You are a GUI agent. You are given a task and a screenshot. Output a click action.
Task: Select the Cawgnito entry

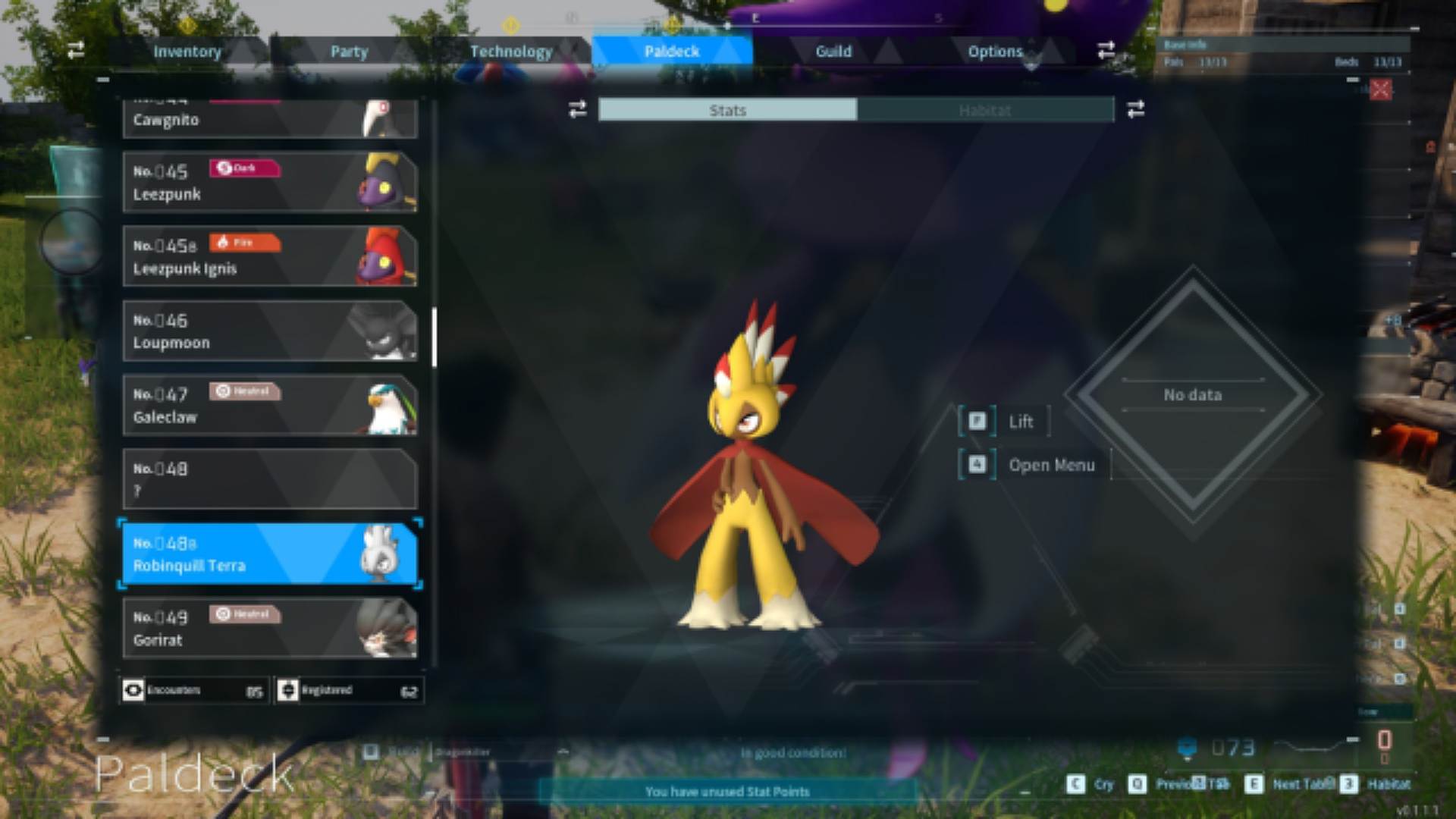pos(269,119)
